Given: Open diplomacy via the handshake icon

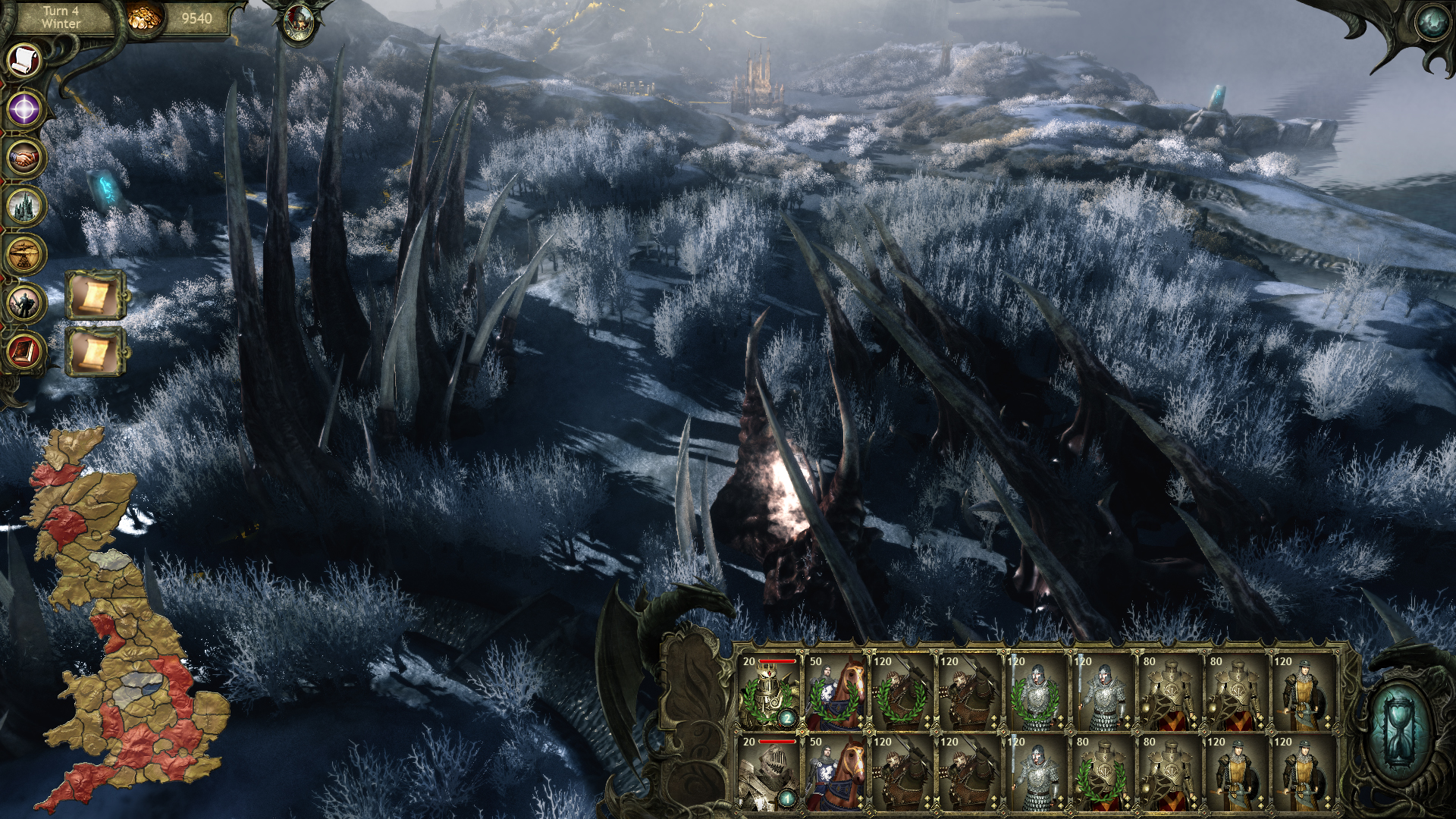Looking at the screenshot, I should [25, 158].
